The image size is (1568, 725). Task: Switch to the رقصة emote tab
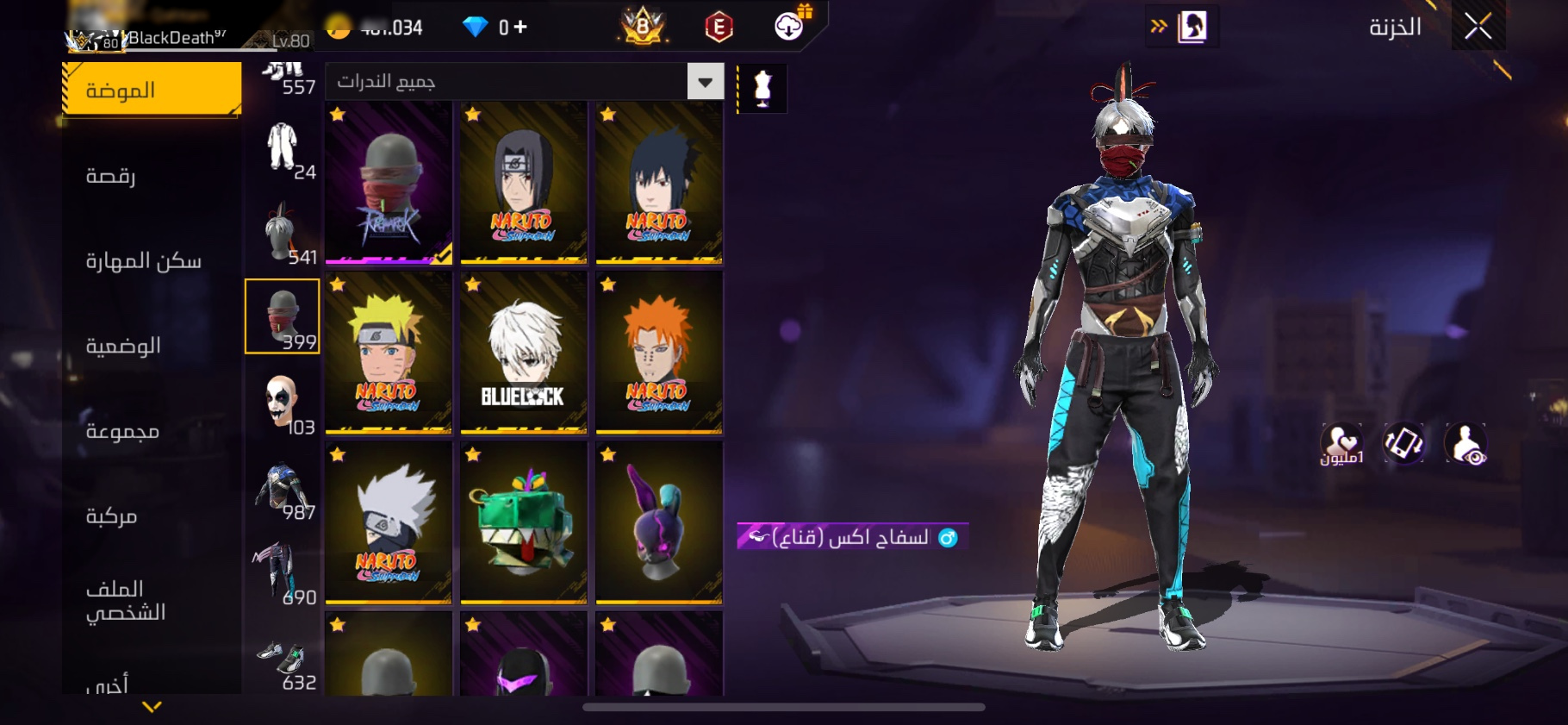pyautogui.click(x=110, y=176)
